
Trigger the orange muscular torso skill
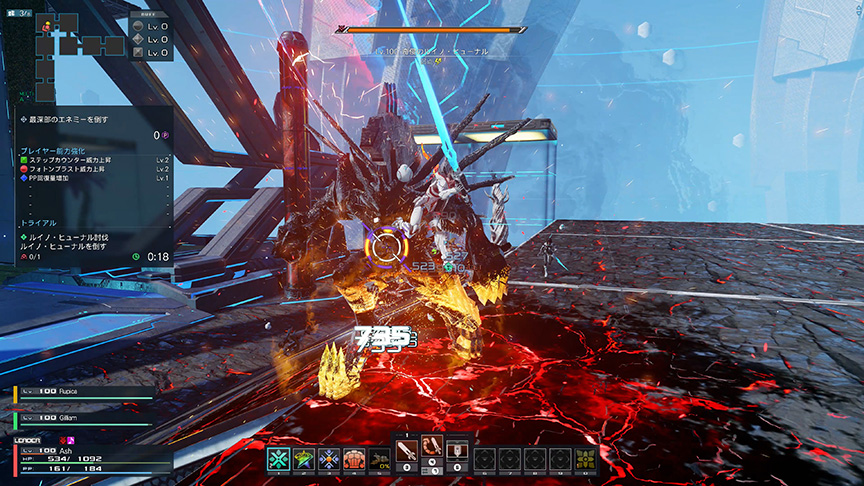[x=354, y=459]
